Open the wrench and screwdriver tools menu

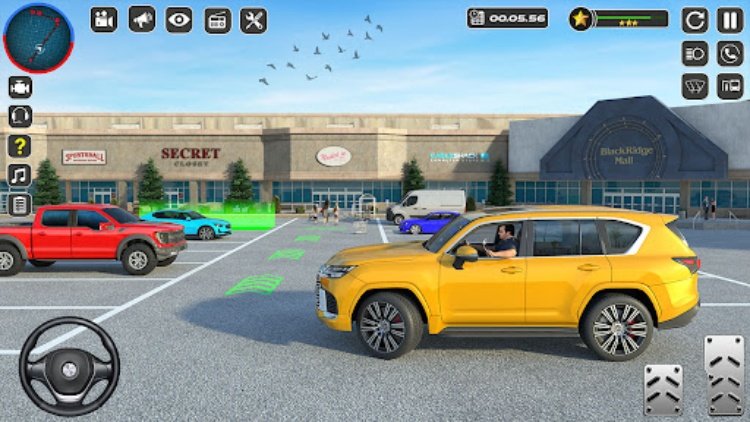coord(254,20)
